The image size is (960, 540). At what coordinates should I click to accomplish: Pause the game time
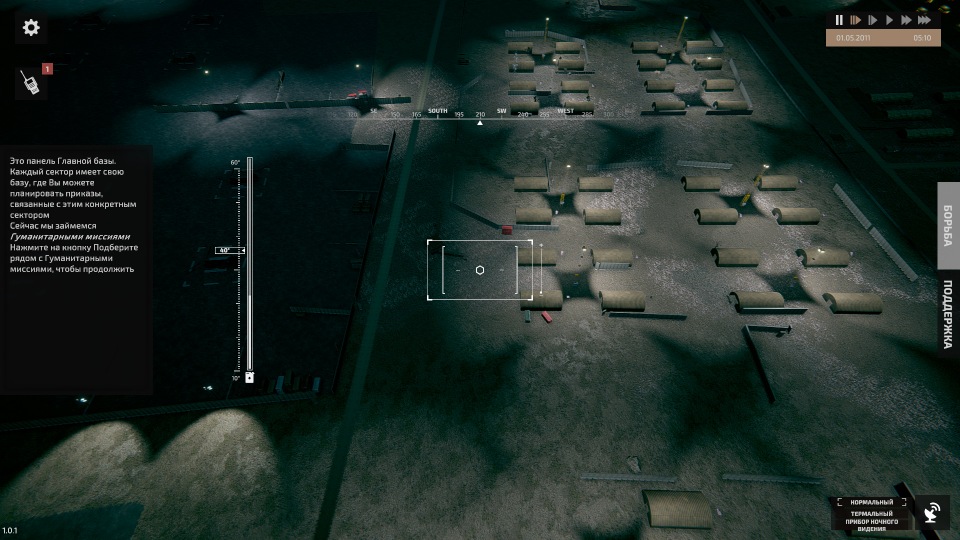coord(839,20)
